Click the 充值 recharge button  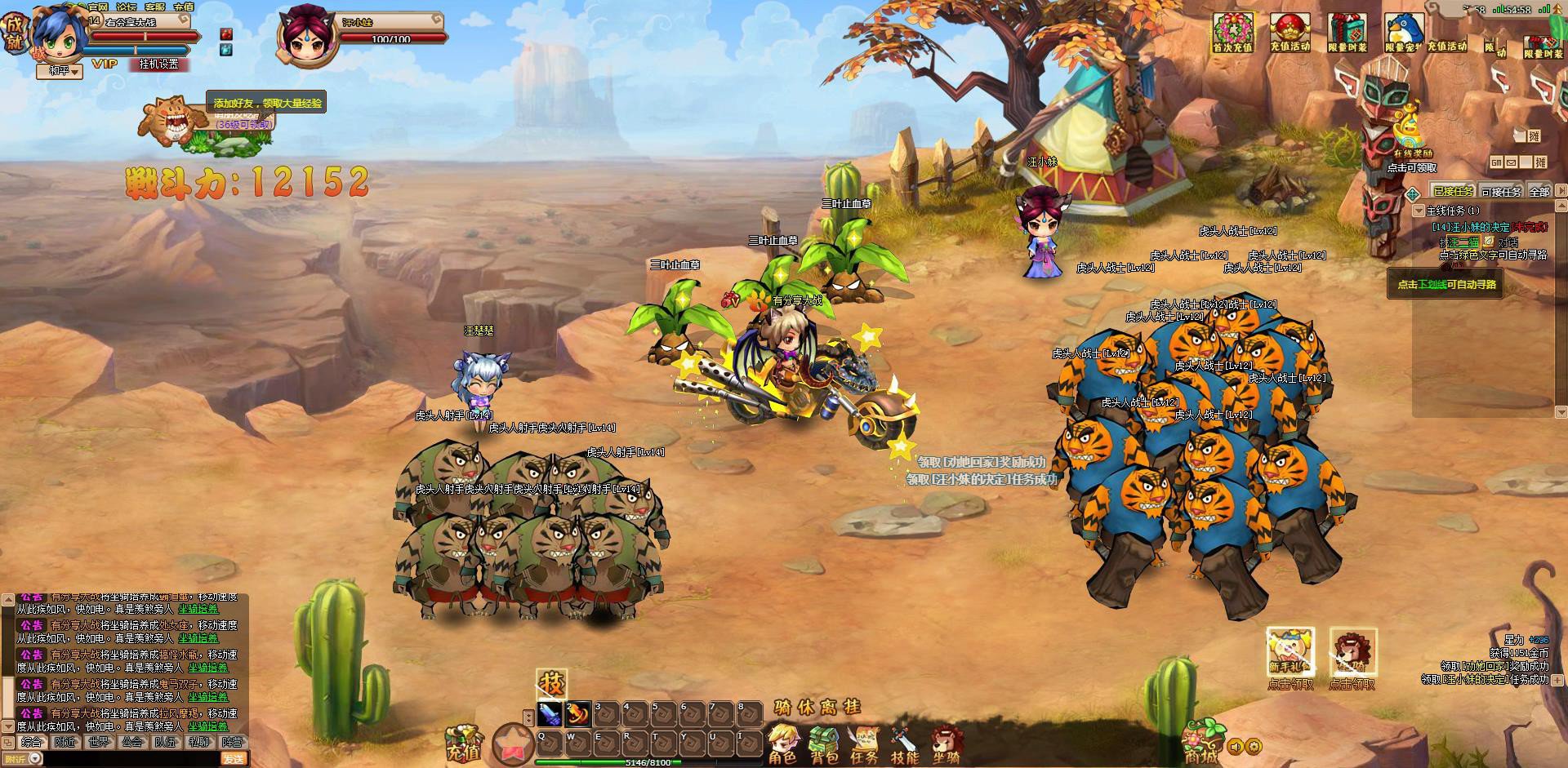pos(463,743)
